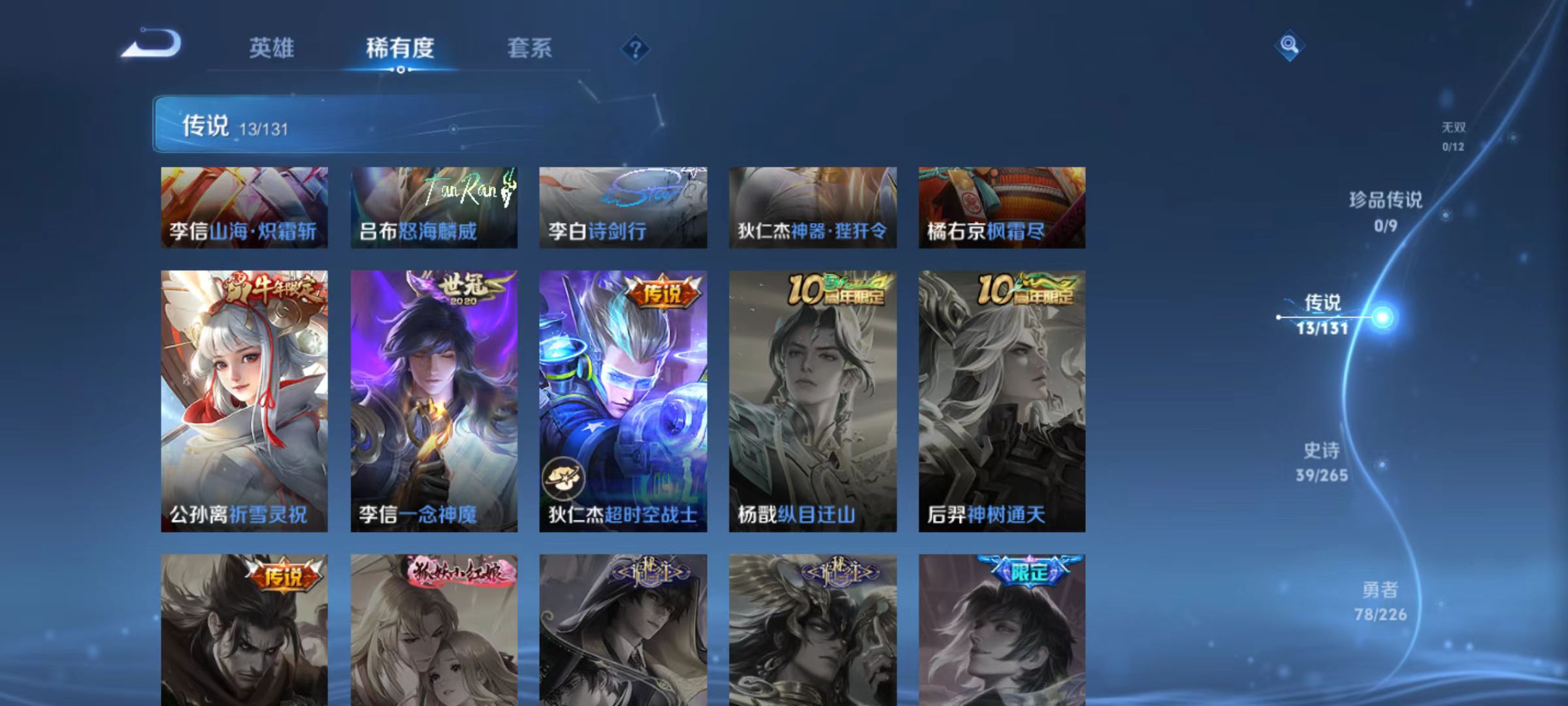This screenshot has height=706, width=1568.
Task: Click the help question mark icon
Action: point(637,50)
